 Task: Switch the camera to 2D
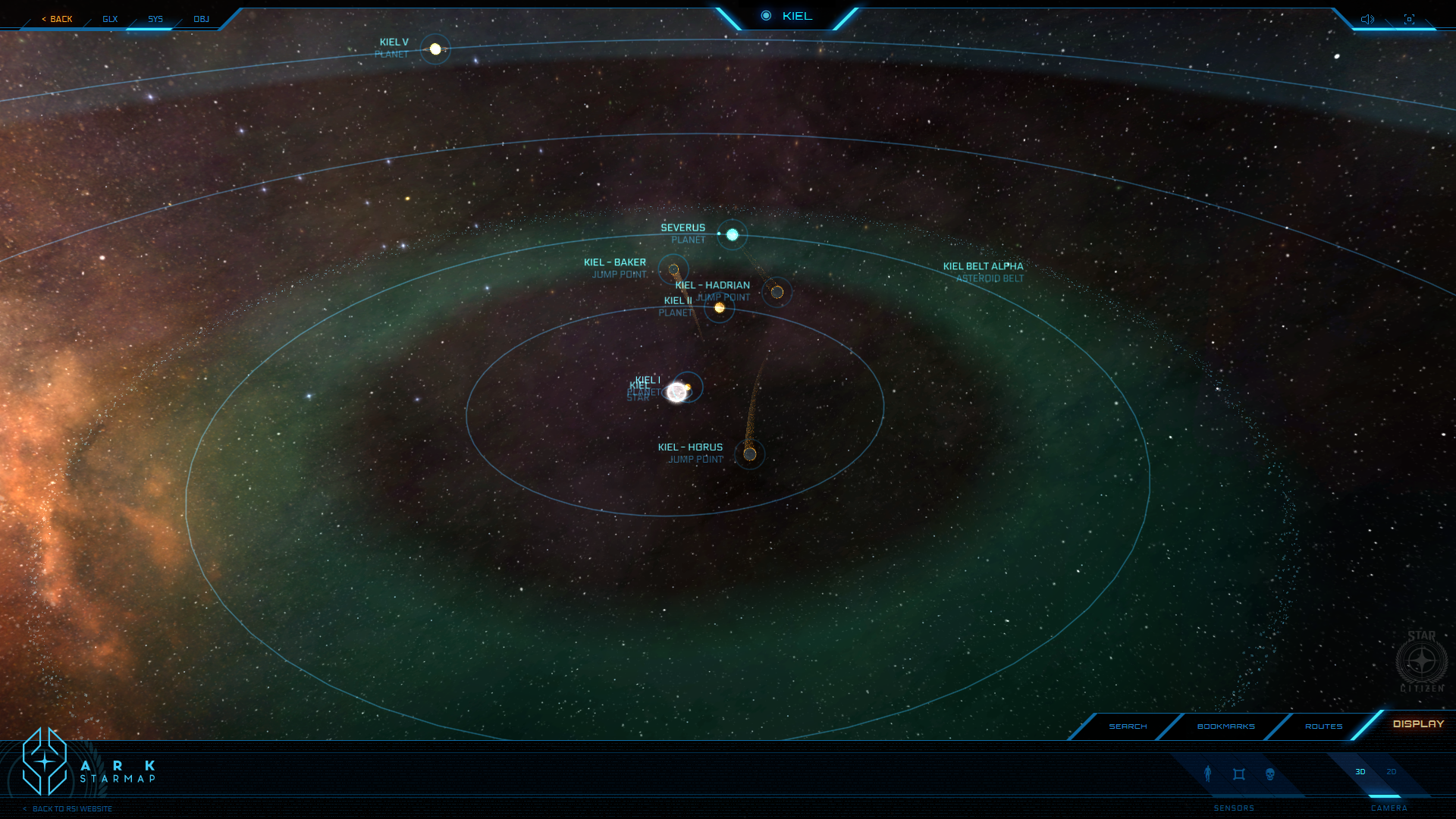pos(1392,772)
